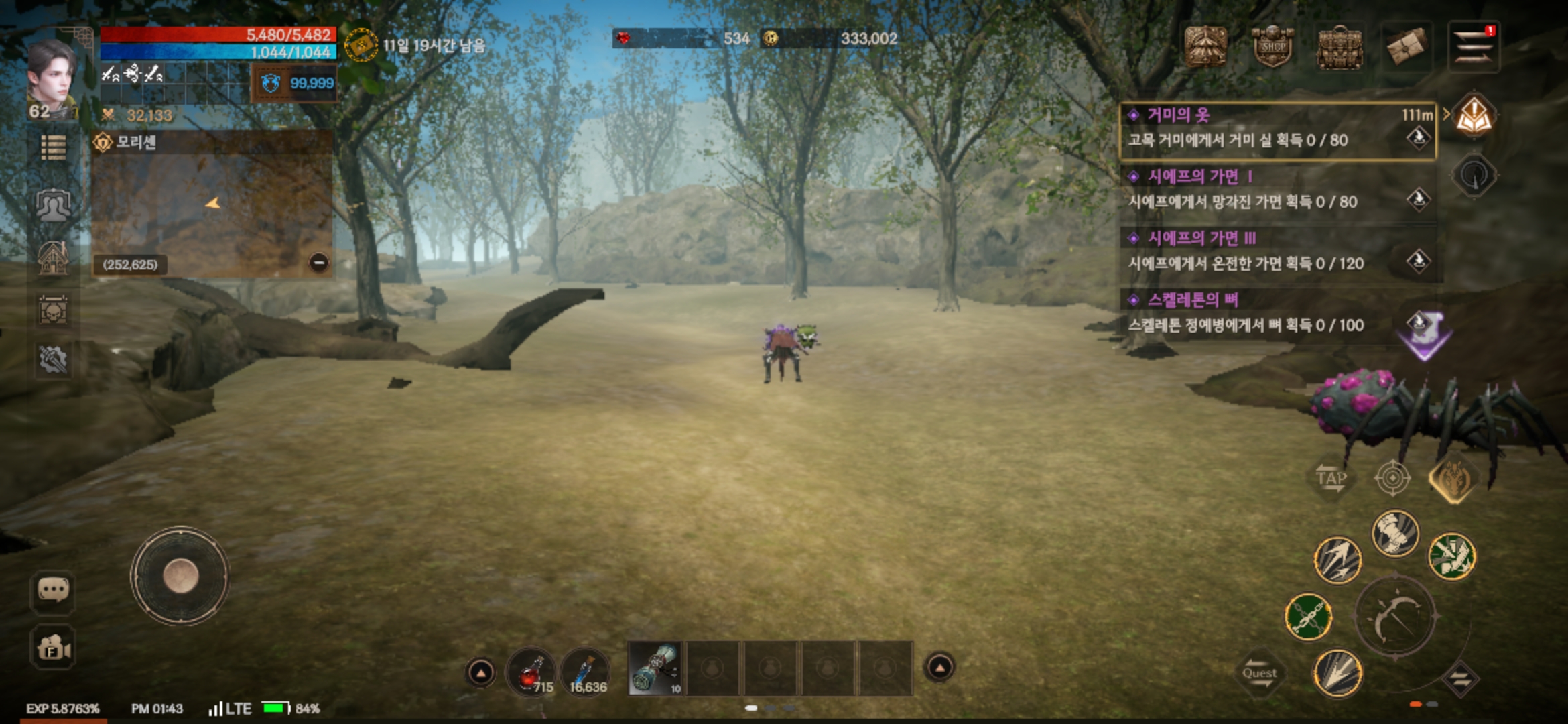Toggle the Quest swap button
Image resolution: width=1568 pixels, height=724 pixels.
click(1260, 674)
